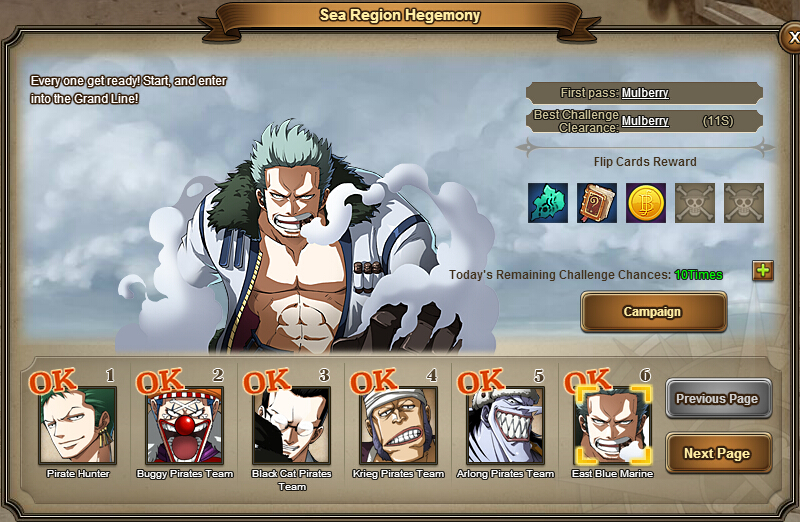Select the Buggy Pirates Team stage
This screenshot has width=800, height=522.
point(185,426)
